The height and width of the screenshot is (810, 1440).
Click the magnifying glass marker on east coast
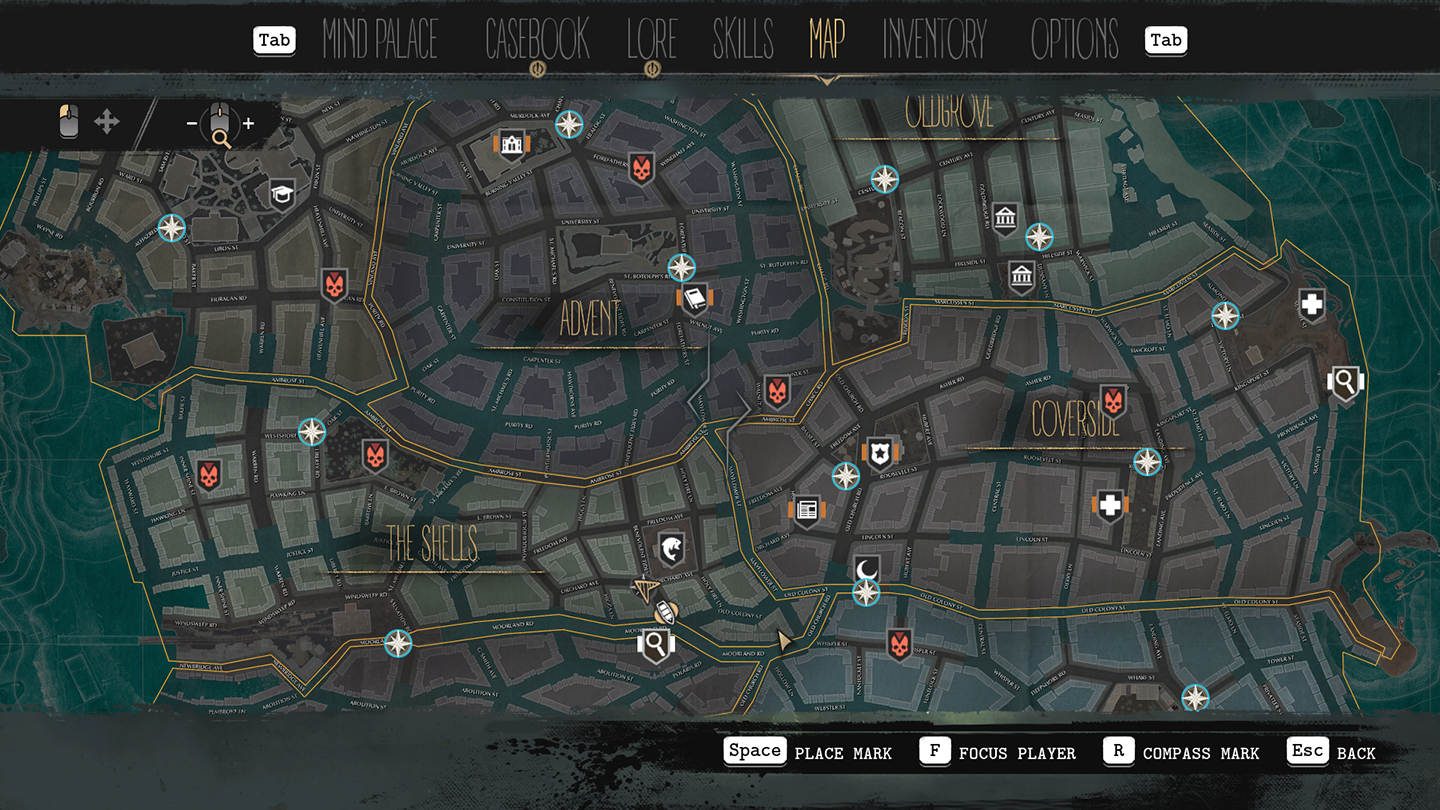click(1346, 381)
